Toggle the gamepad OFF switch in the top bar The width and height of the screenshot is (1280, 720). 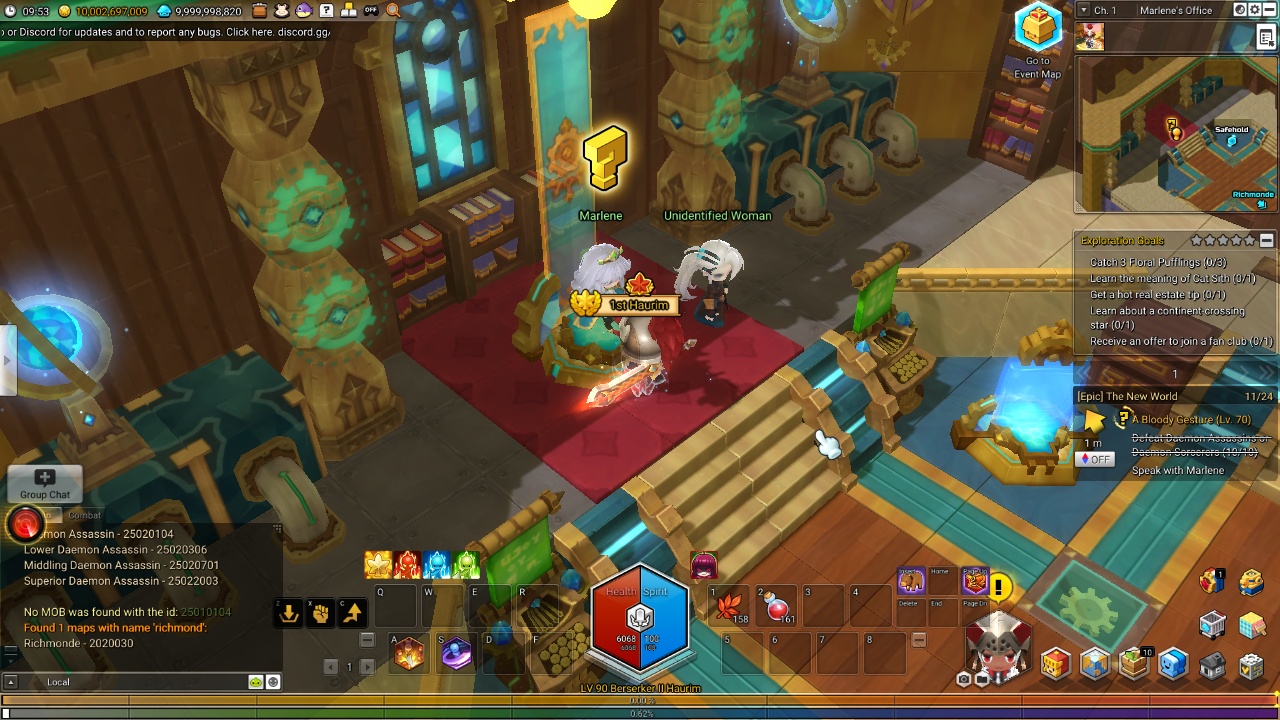pyautogui.click(x=370, y=11)
